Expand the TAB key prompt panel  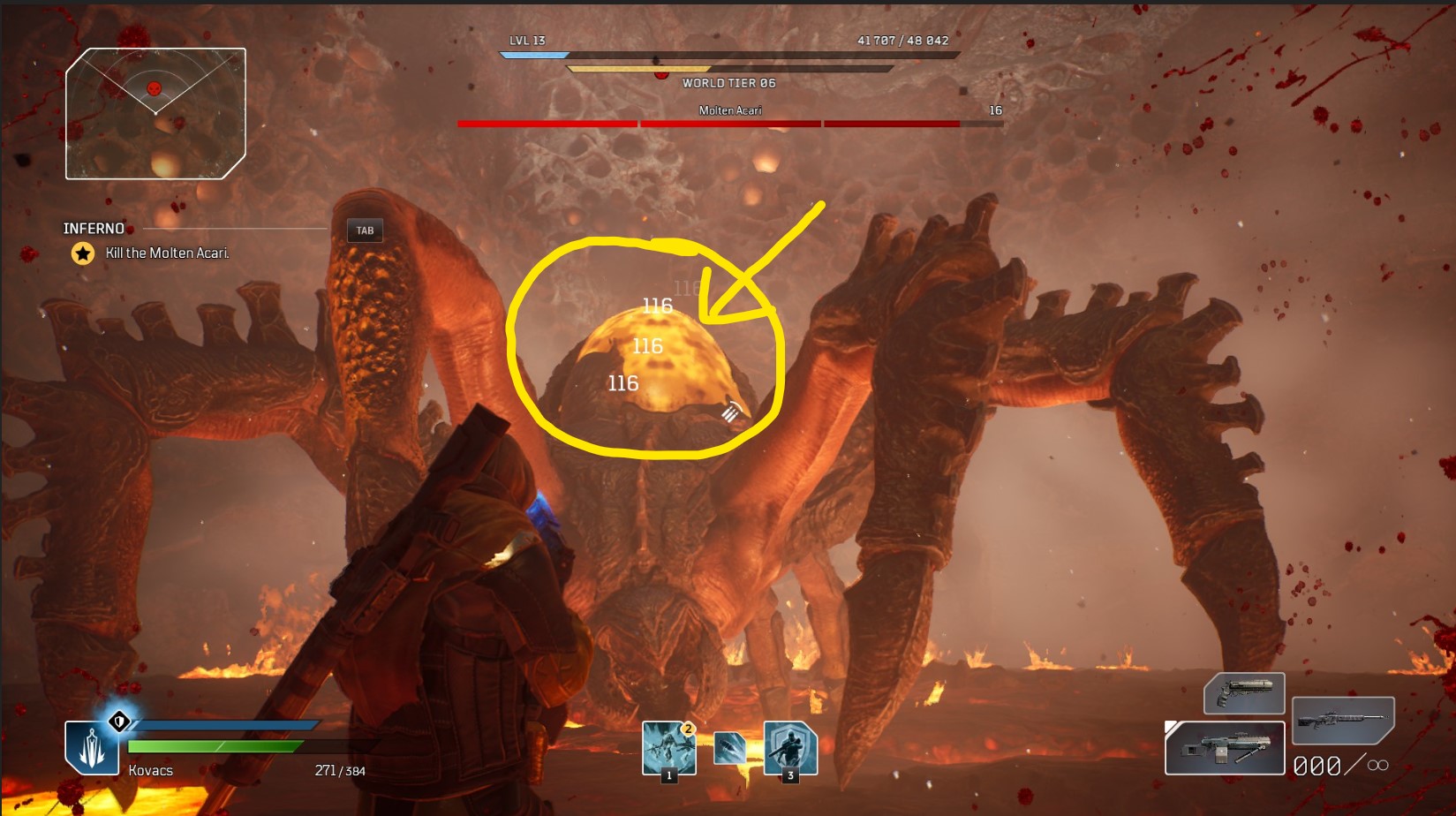coord(366,230)
